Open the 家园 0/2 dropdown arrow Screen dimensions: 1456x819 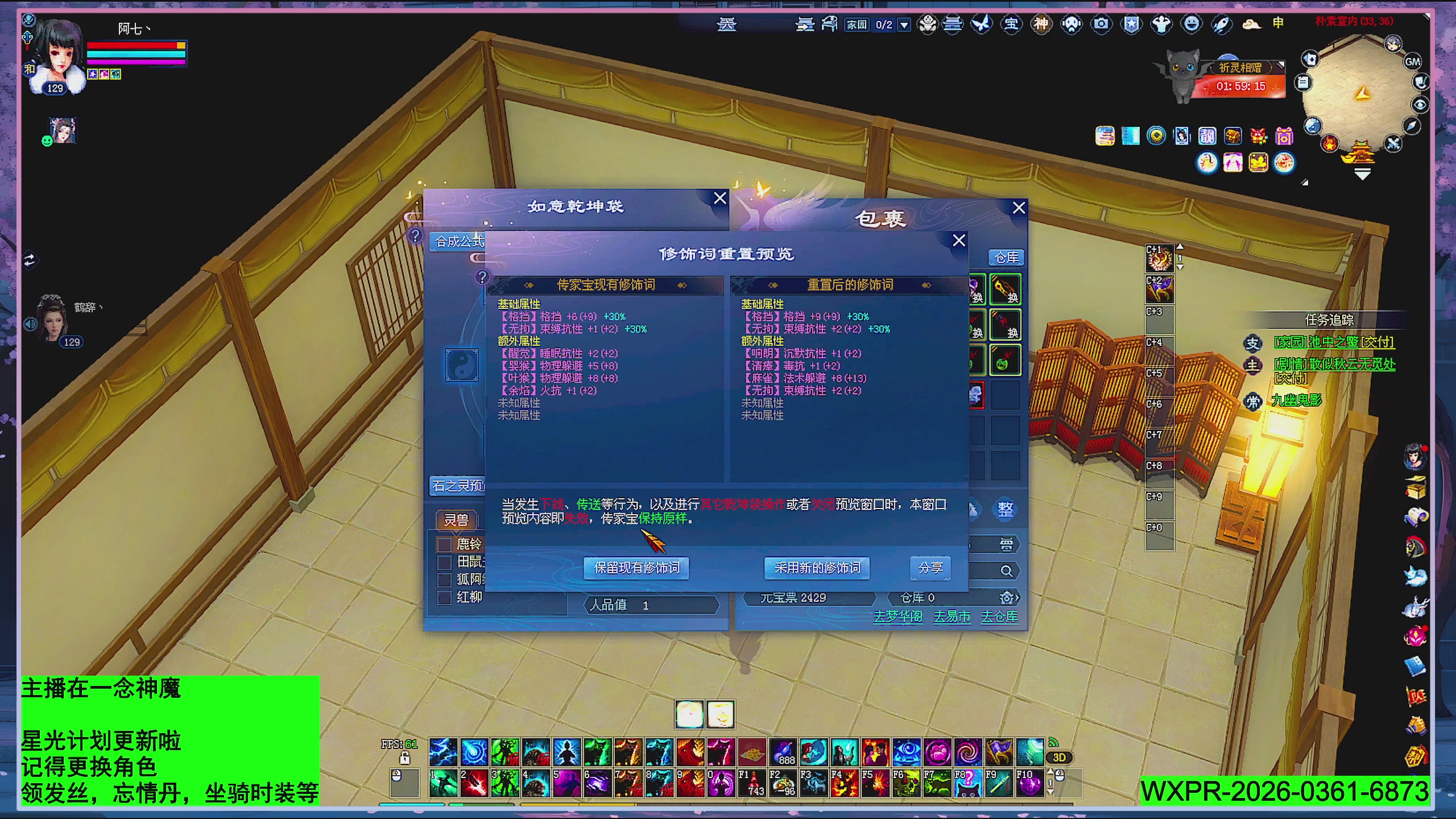tap(904, 24)
